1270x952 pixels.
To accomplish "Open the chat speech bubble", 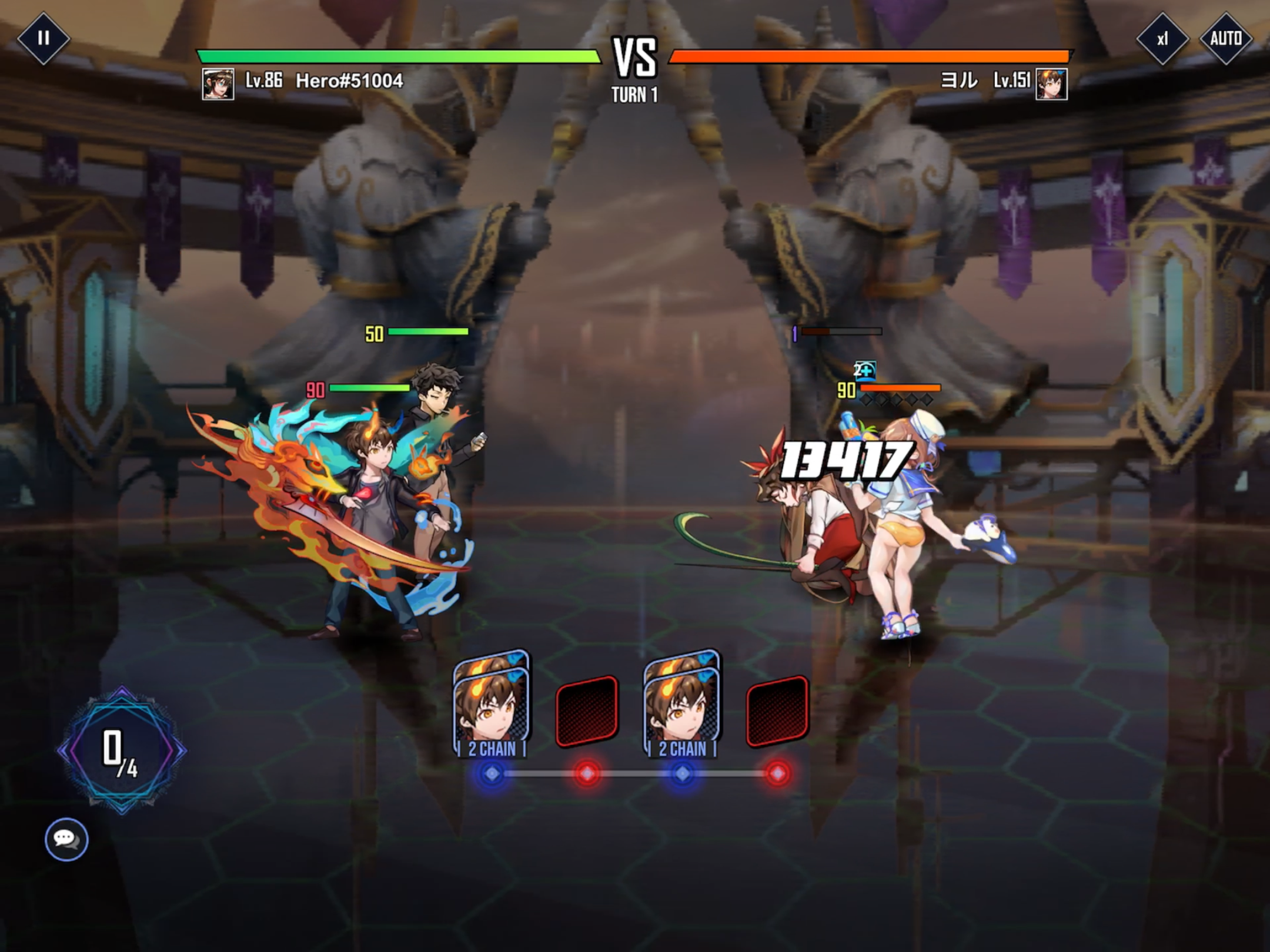I will (66, 839).
